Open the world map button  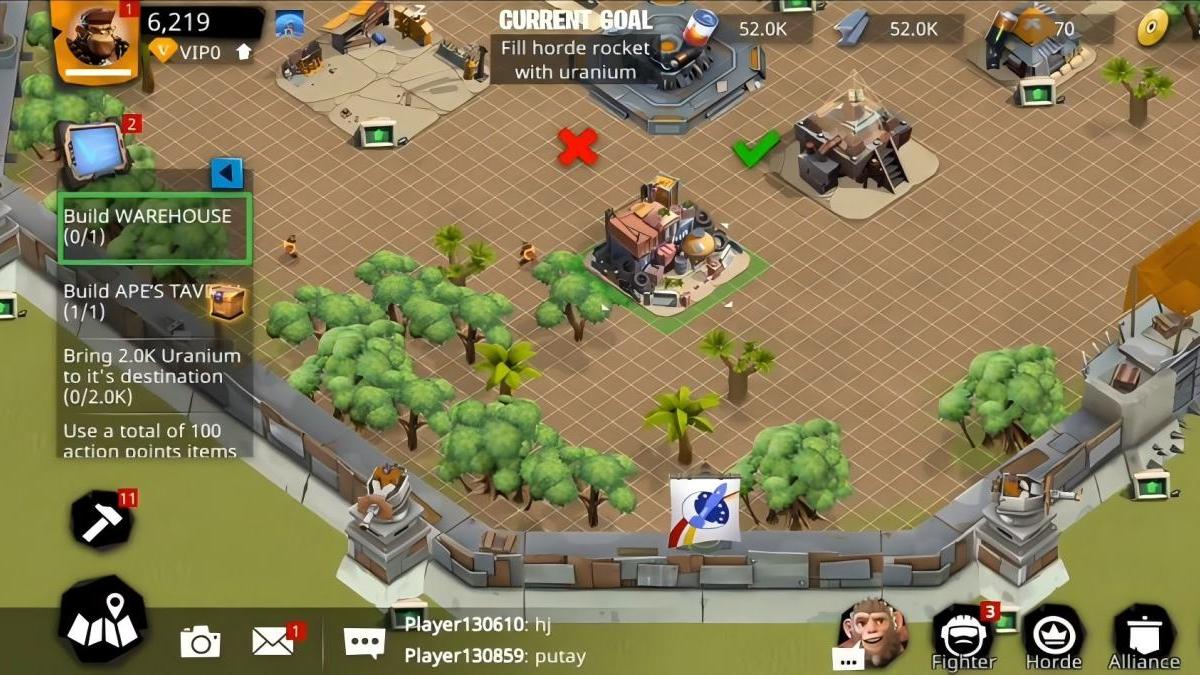coord(103,620)
